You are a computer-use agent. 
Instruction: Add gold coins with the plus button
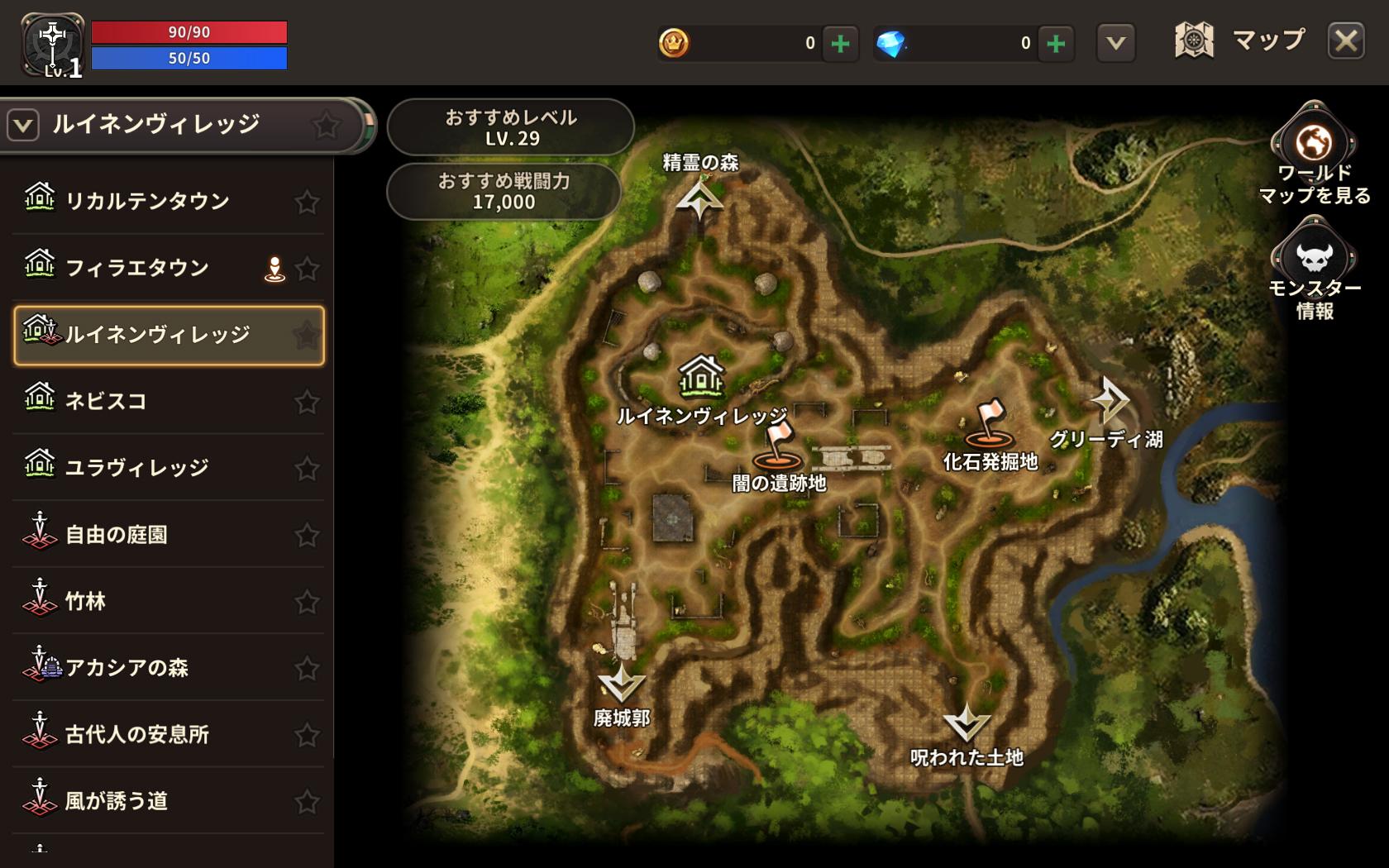coord(840,43)
